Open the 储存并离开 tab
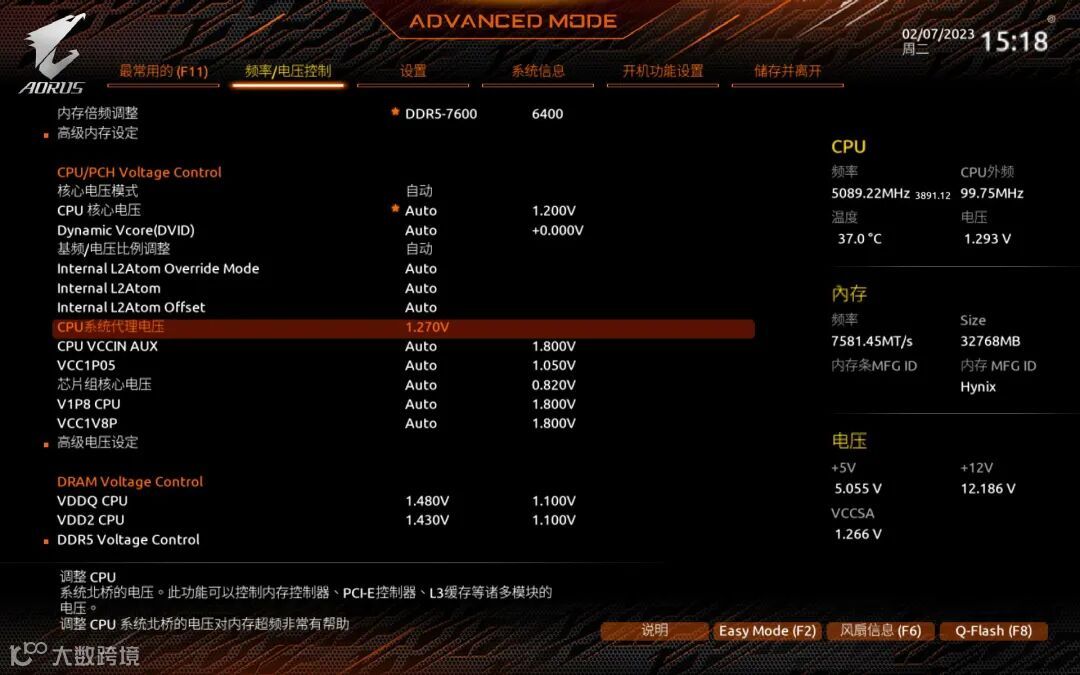This screenshot has height=675, width=1080. coord(788,71)
